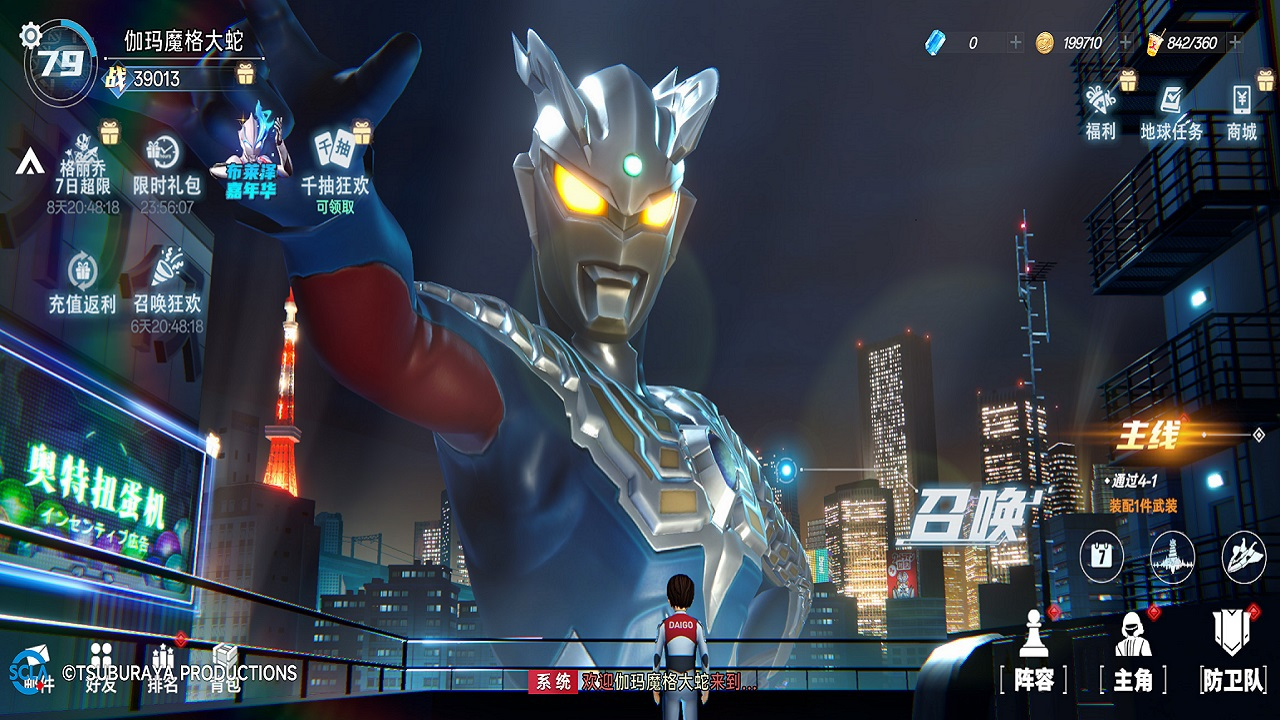Open 地球任务 earth missions
The height and width of the screenshot is (720, 1280).
point(1171,112)
